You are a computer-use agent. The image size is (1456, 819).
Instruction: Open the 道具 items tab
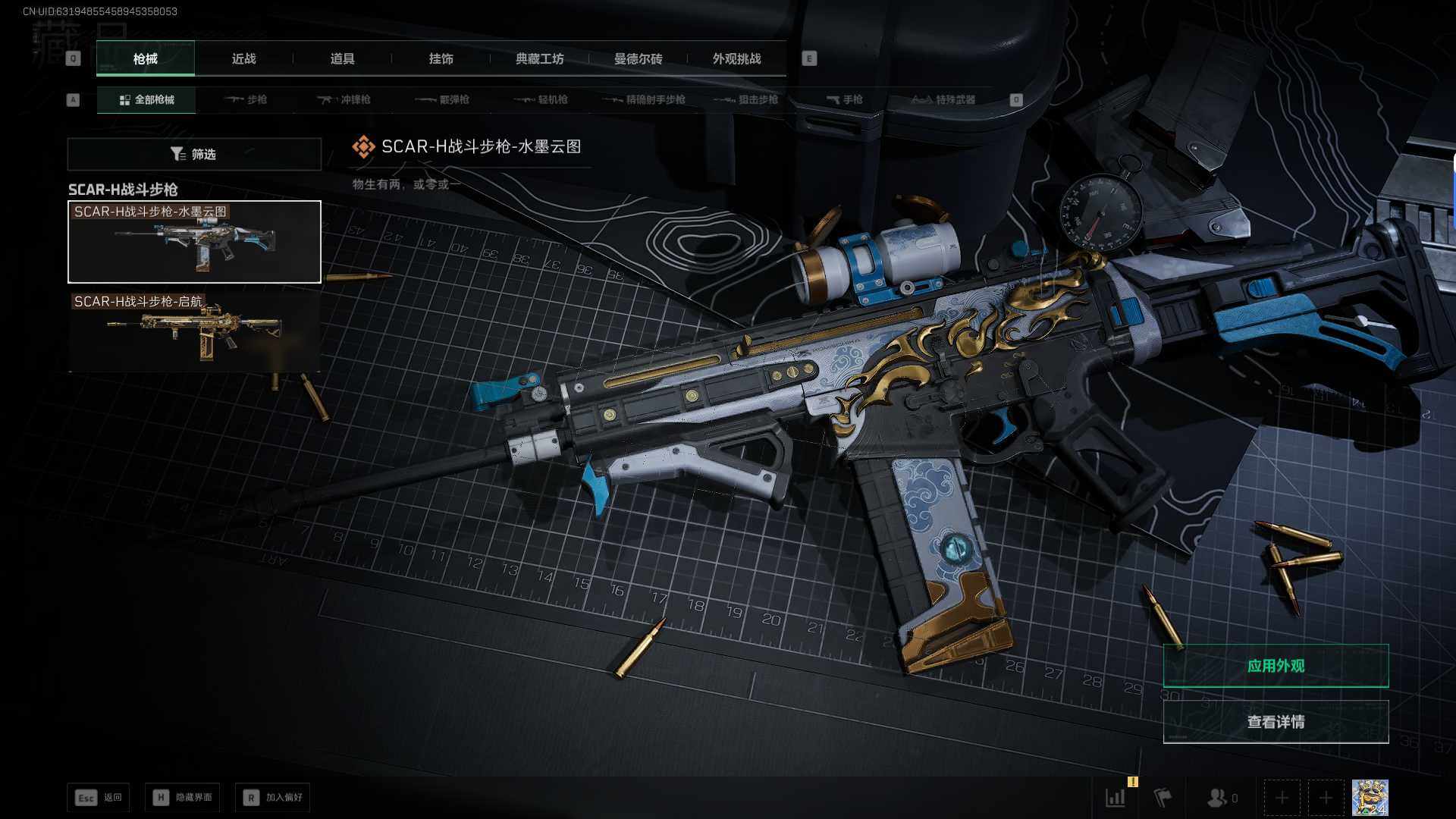342,59
